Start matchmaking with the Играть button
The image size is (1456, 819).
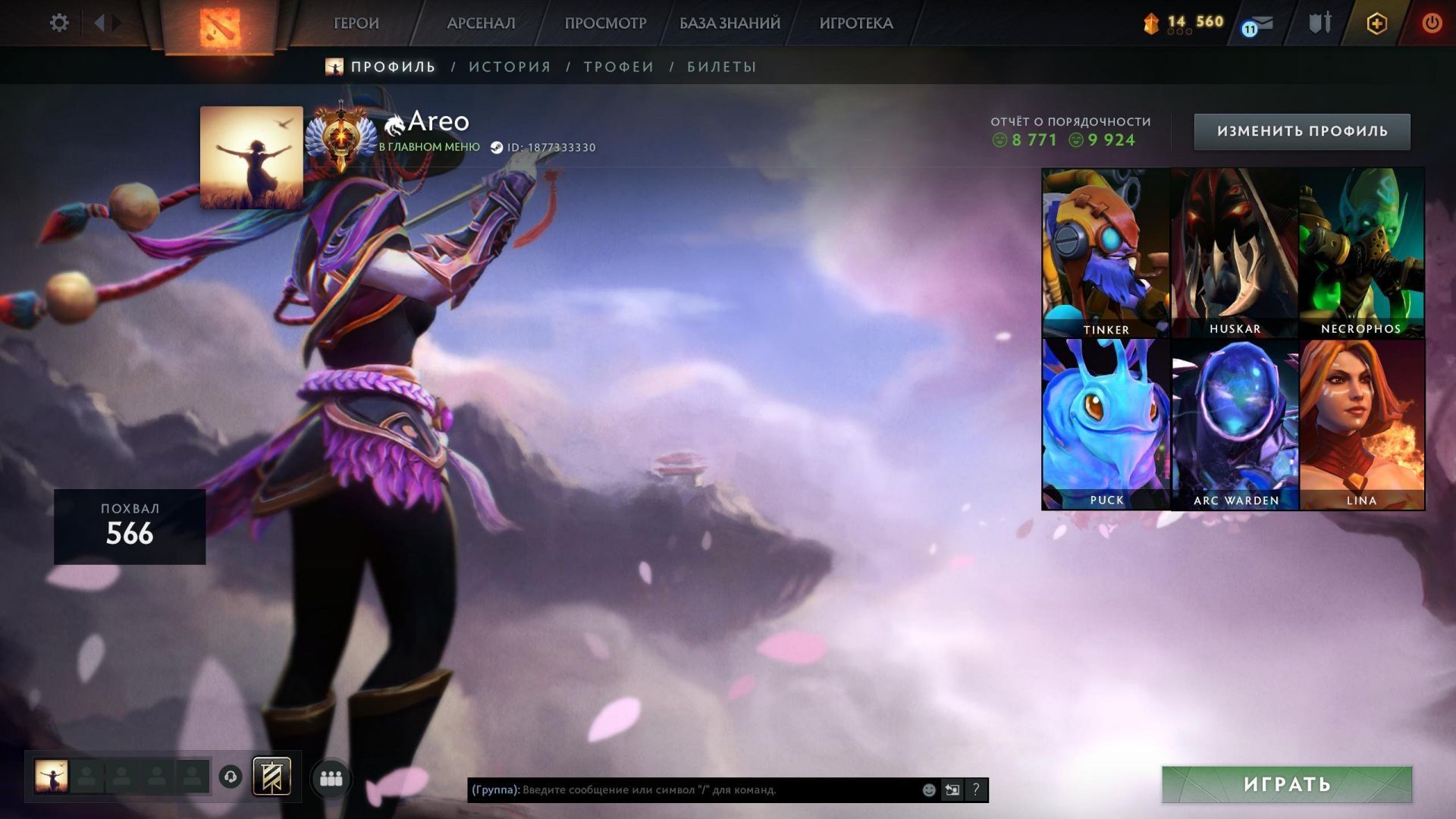[x=1286, y=784]
